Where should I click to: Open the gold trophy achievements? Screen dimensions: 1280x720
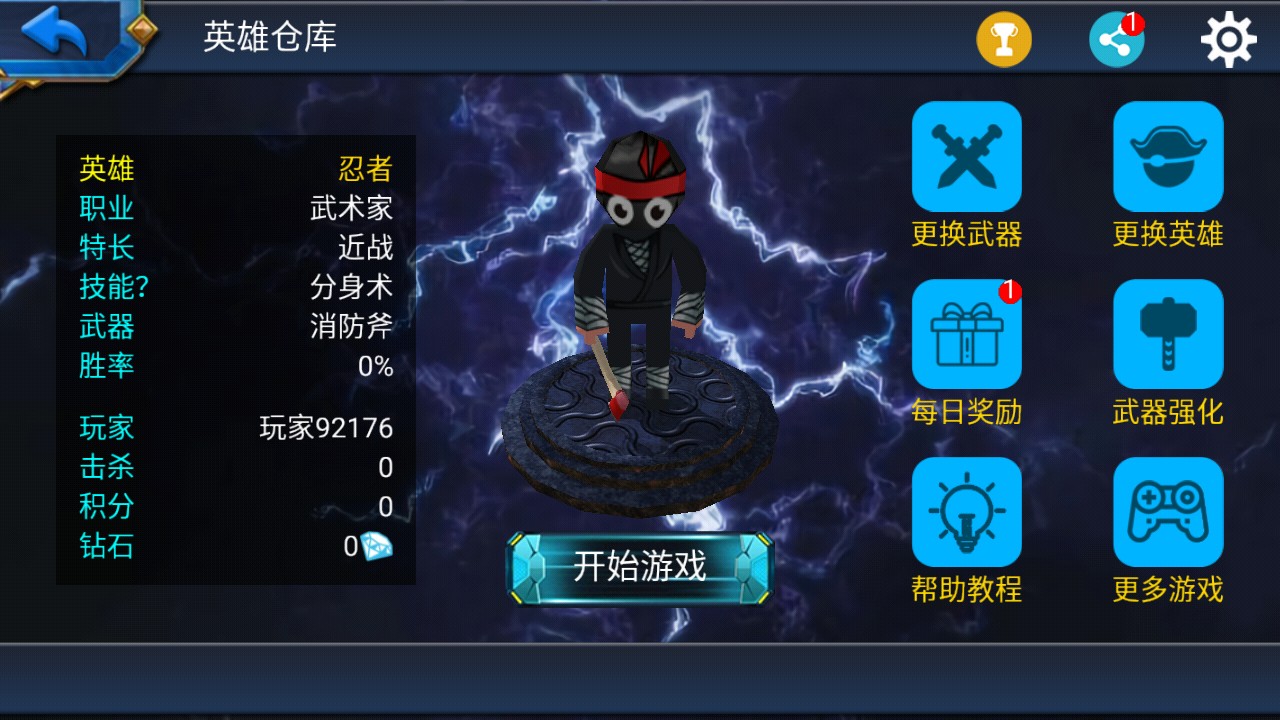[1004, 40]
